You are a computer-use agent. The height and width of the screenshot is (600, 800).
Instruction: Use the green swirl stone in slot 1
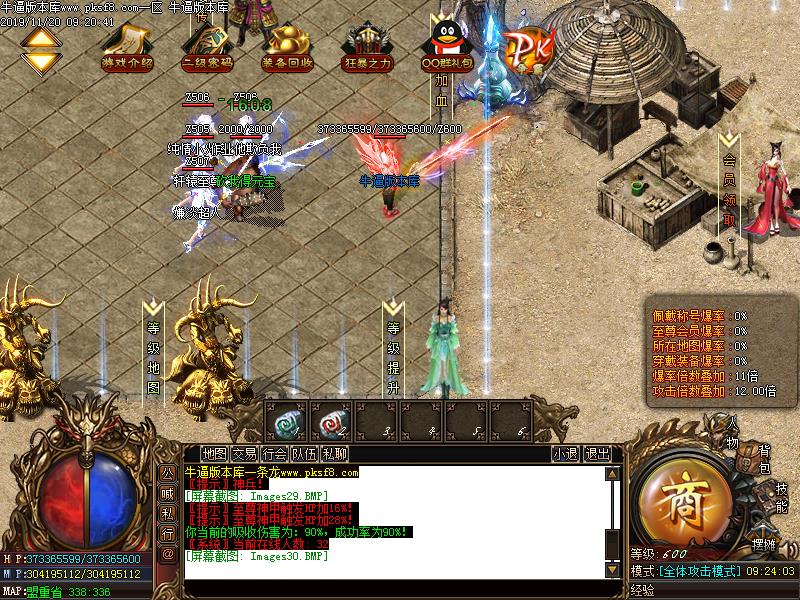(288, 424)
